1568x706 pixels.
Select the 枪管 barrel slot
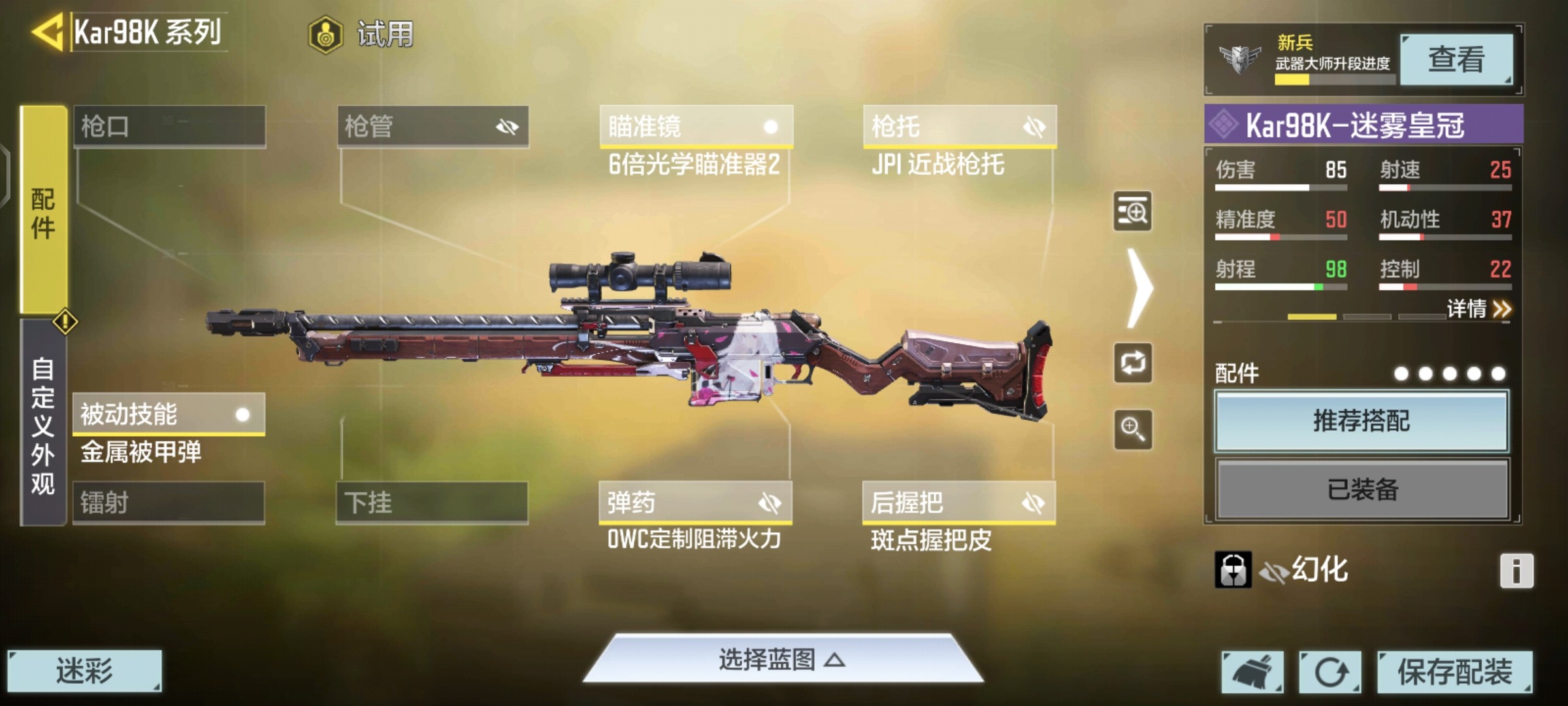pos(433,126)
